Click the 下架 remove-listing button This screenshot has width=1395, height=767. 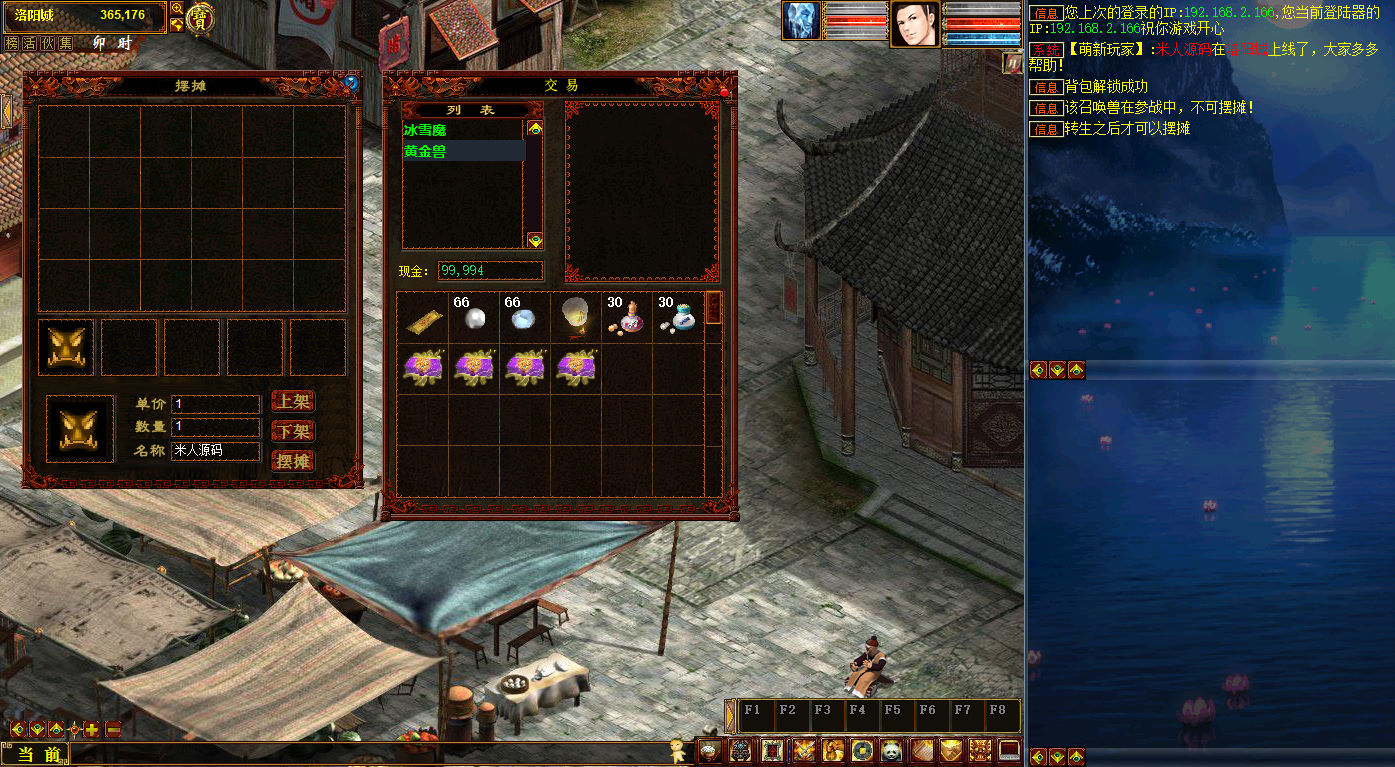click(x=293, y=432)
